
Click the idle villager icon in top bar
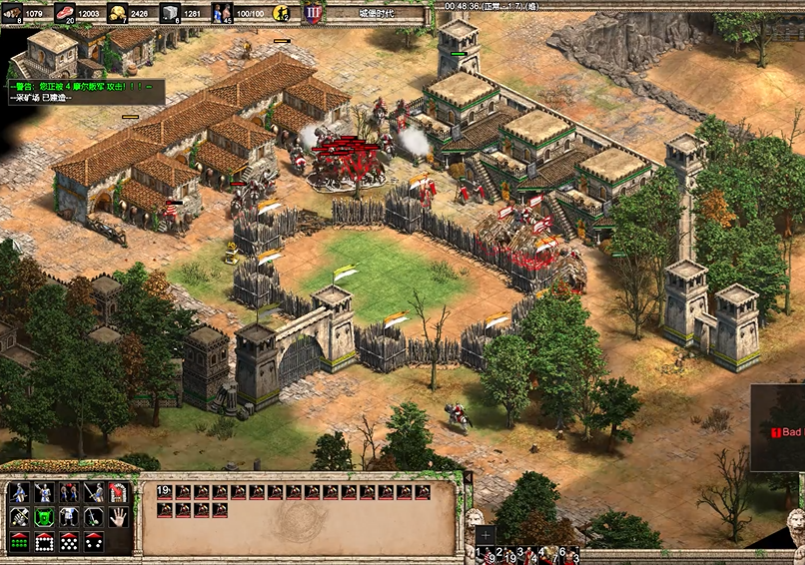point(282,14)
